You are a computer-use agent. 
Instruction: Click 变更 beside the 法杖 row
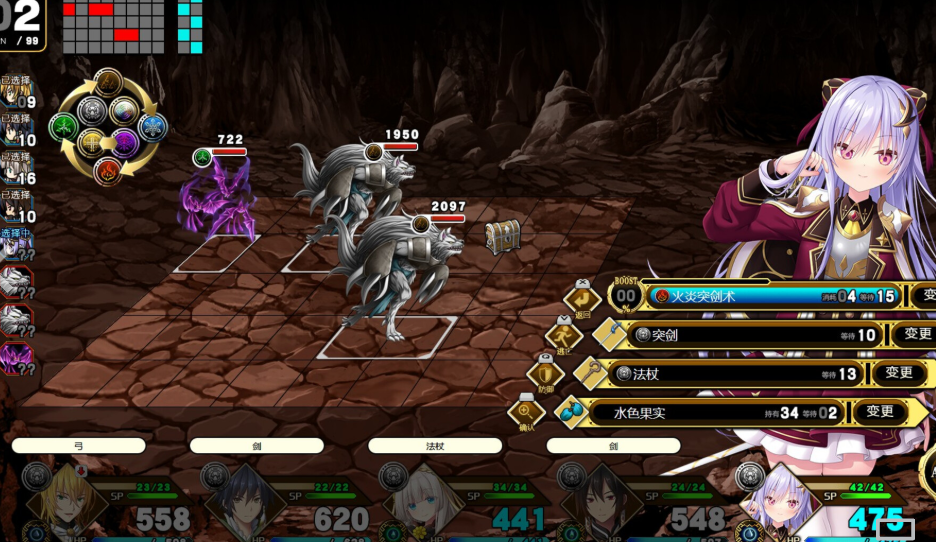pyautogui.click(x=898, y=373)
